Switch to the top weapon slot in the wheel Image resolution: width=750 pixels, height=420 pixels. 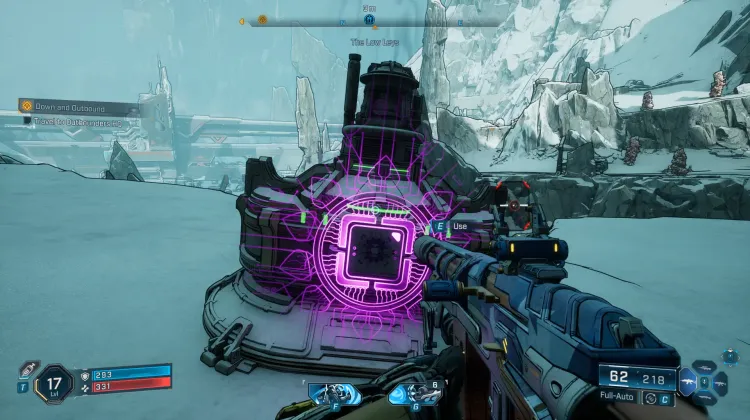click(706, 367)
